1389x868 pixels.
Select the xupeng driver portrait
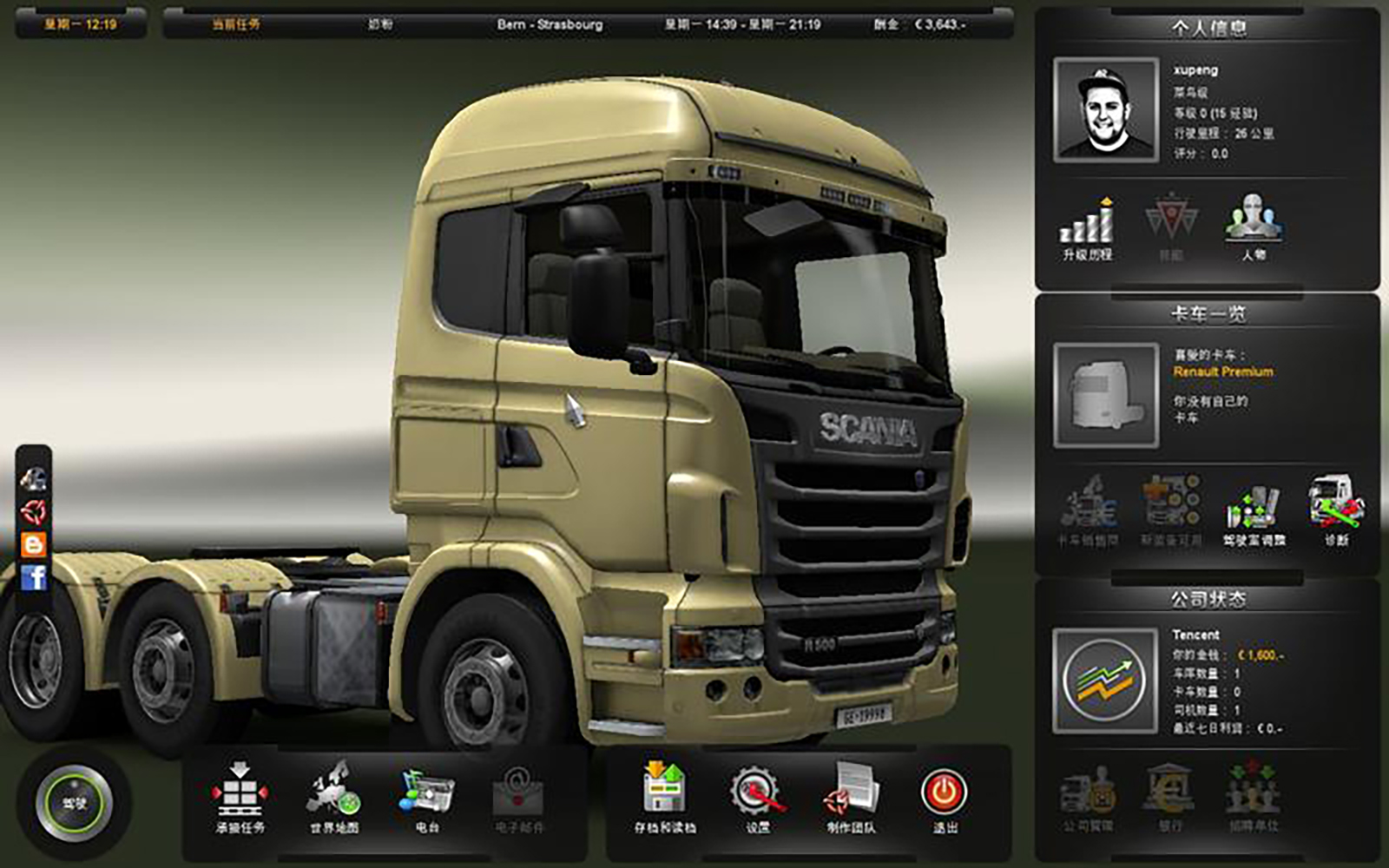(1105, 110)
